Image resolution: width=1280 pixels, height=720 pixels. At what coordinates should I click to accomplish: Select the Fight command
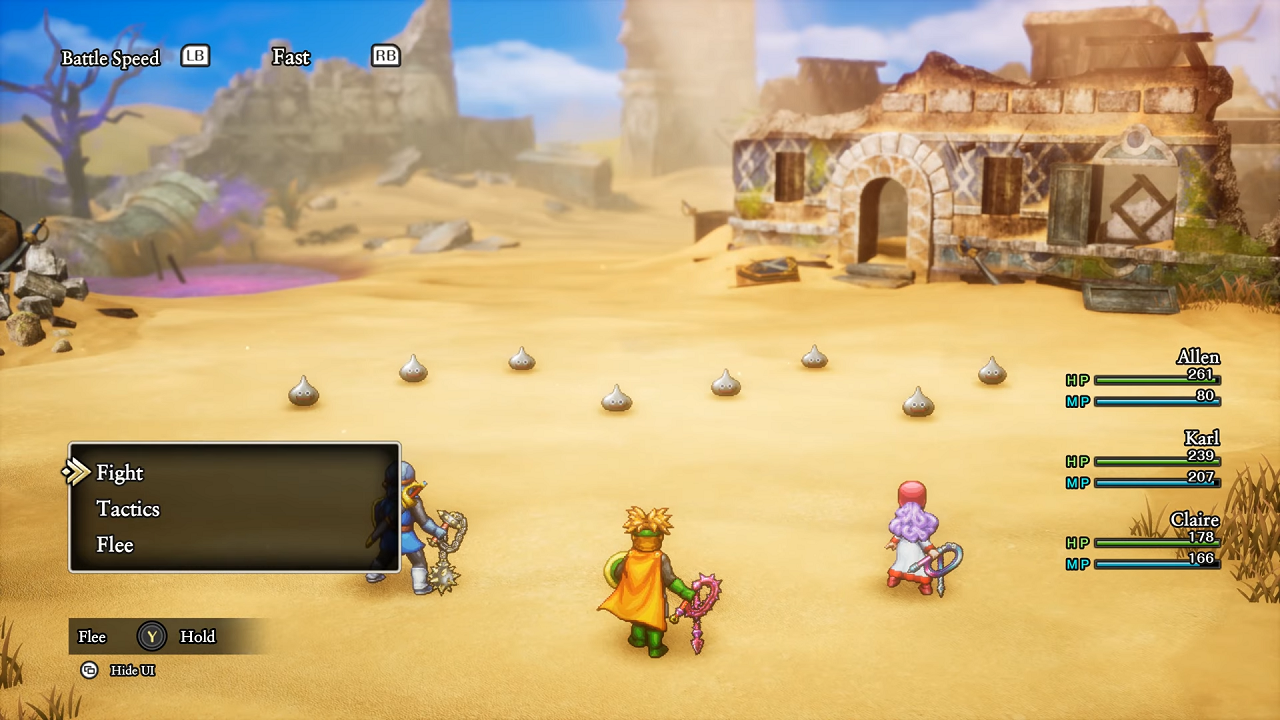[120, 473]
